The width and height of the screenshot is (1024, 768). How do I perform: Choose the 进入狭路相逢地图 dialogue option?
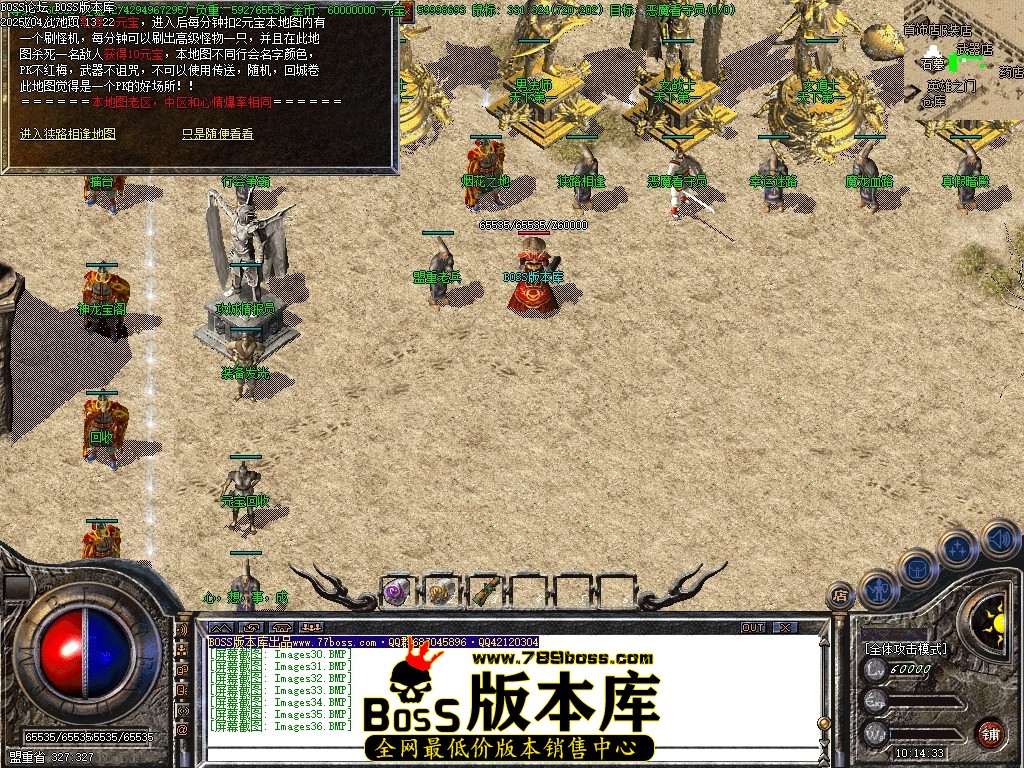coord(68,133)
